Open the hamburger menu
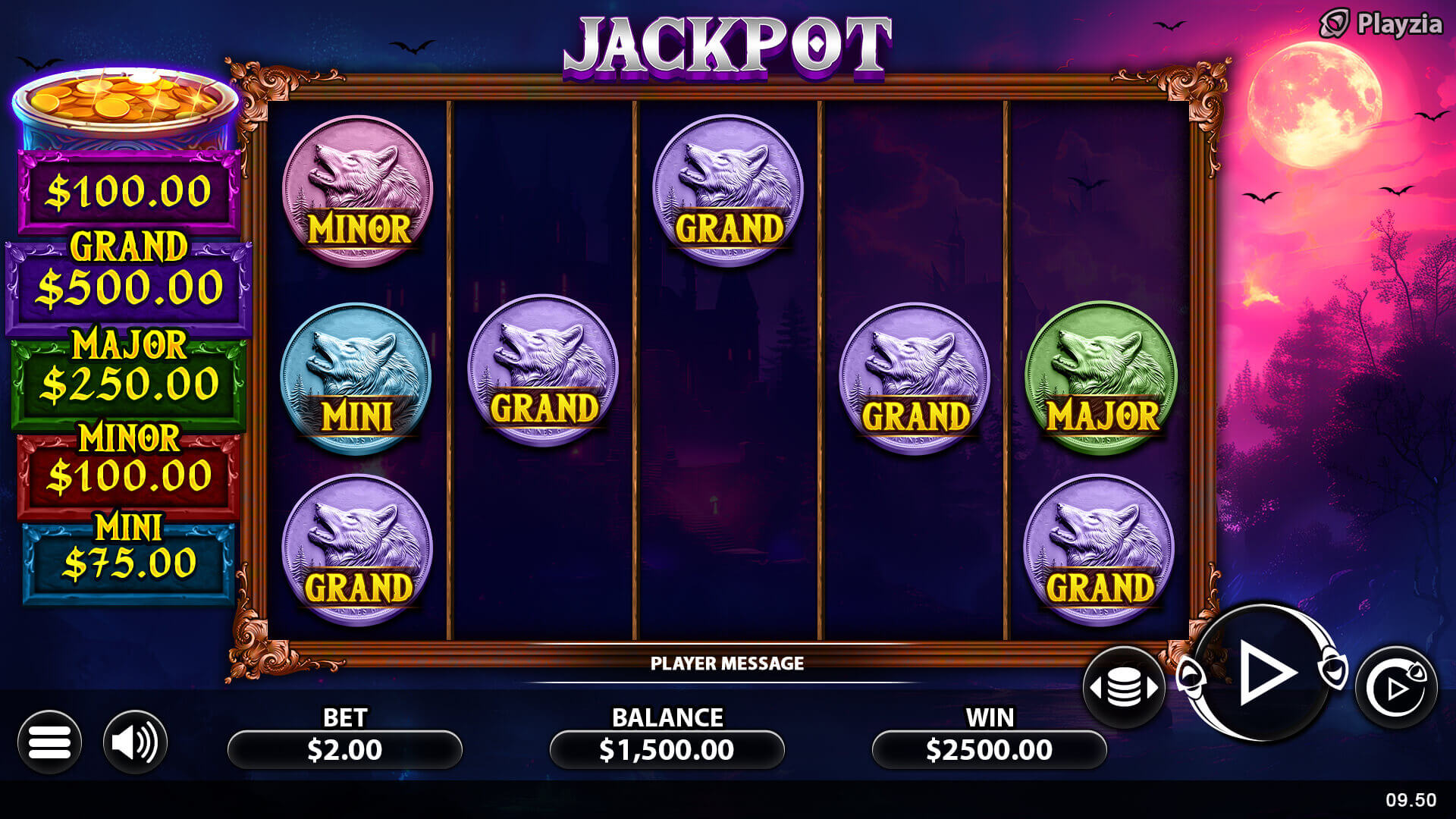Screen dimensions: 1456x819 [x=49, y=742]
